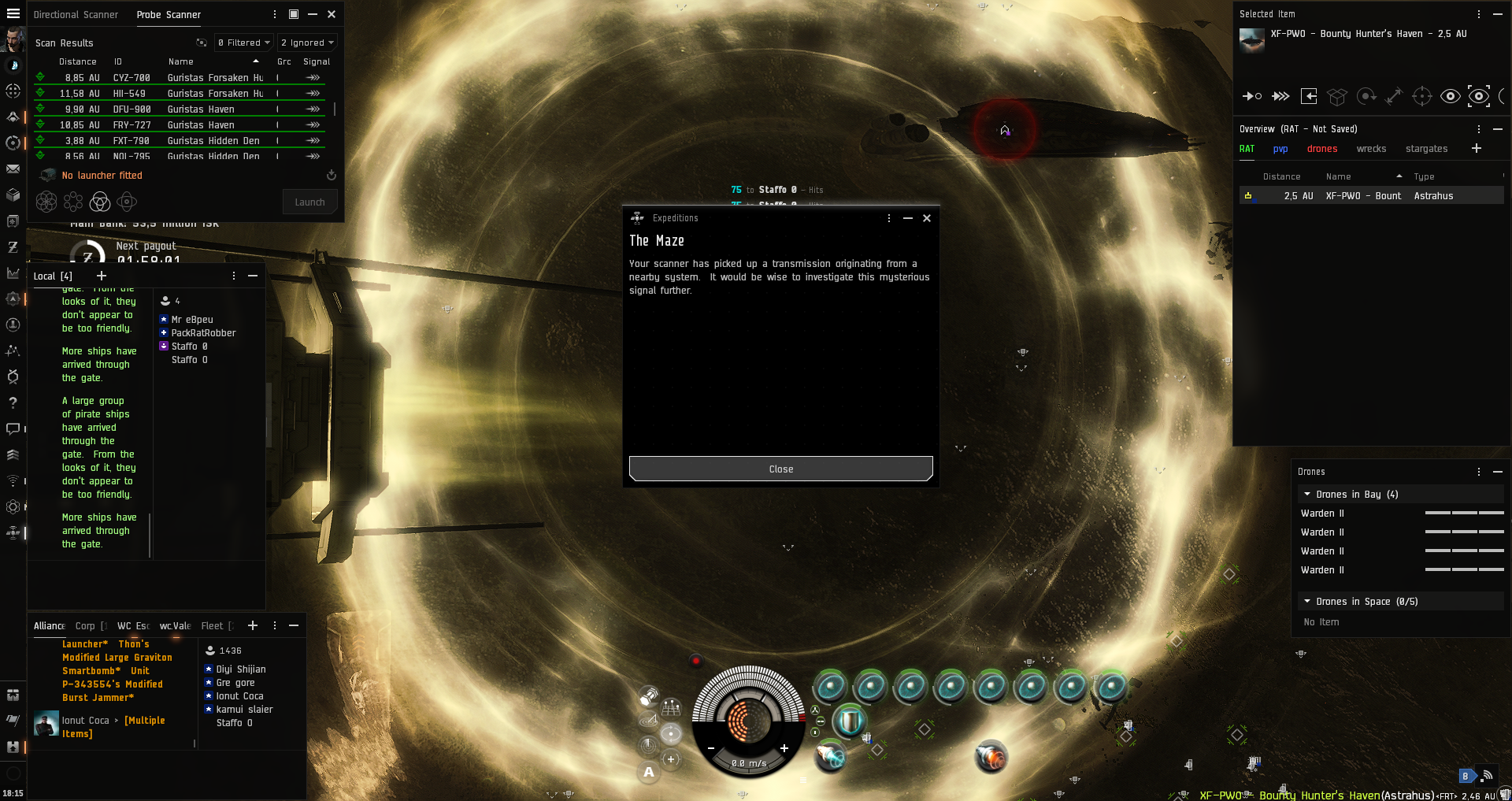1512x801 pixels.
Task: Open the Filtered dropdown in scan results
Action: point(244,43)
